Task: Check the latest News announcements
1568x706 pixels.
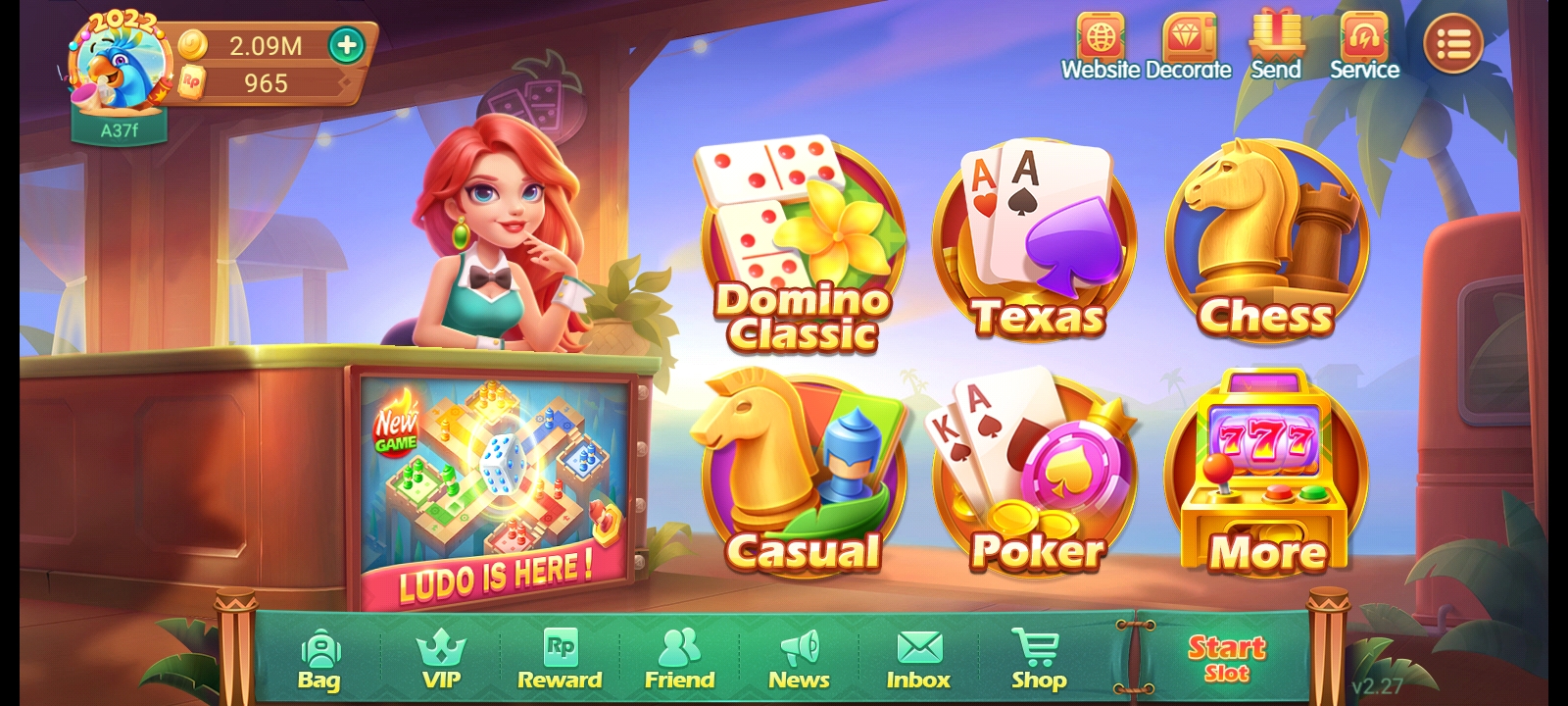Action: (x=800, y=652)
